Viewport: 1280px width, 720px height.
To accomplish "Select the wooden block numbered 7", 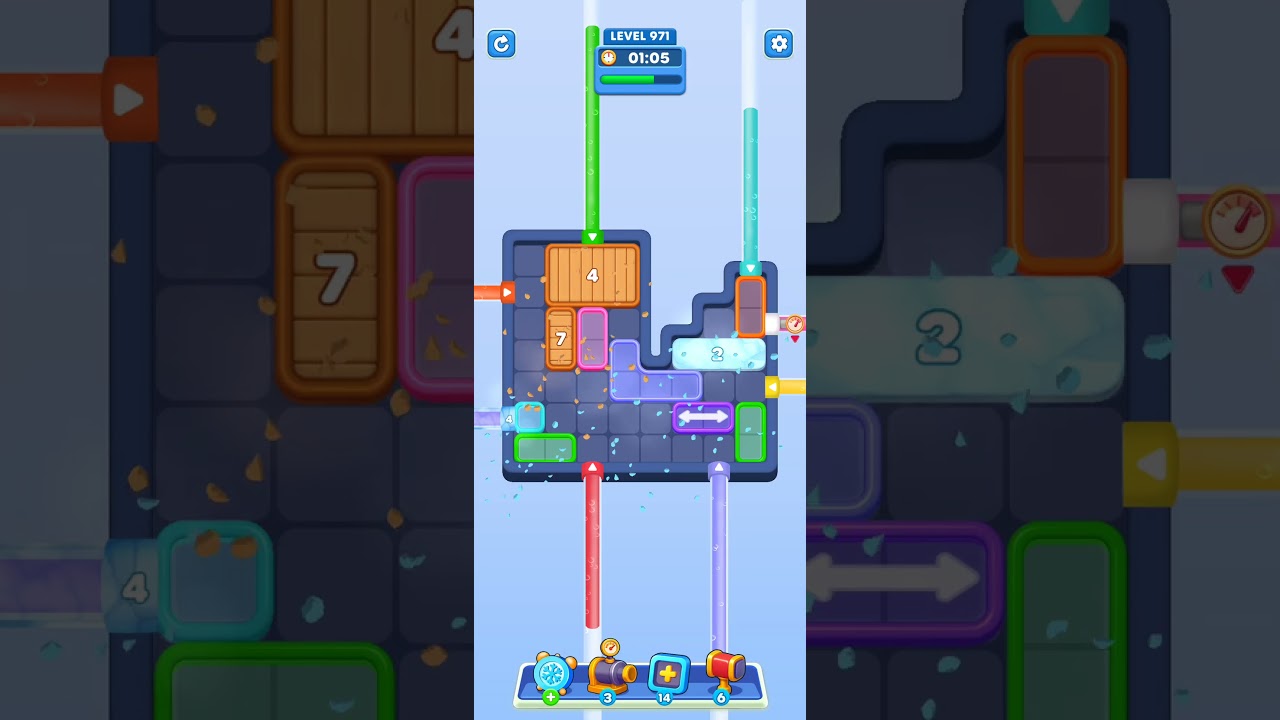I will pyautogui.click(x=561, y=339).
